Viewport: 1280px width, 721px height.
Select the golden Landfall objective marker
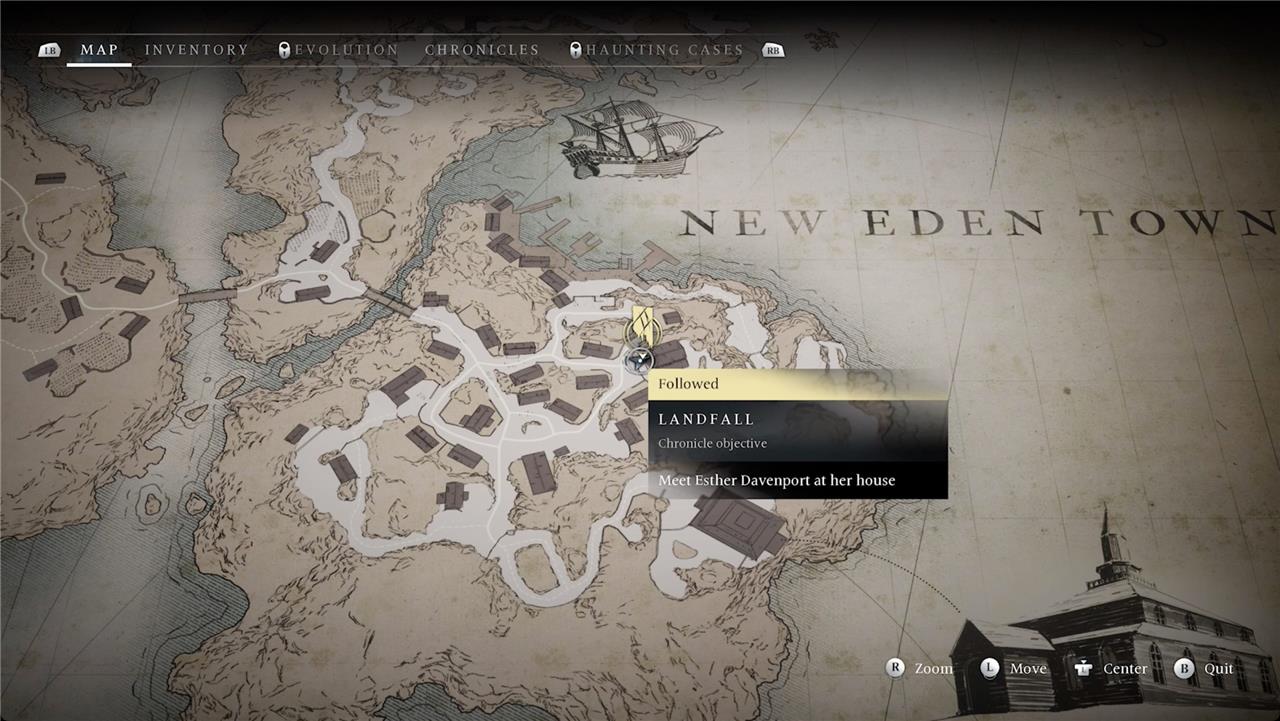(x=644, y=327)
